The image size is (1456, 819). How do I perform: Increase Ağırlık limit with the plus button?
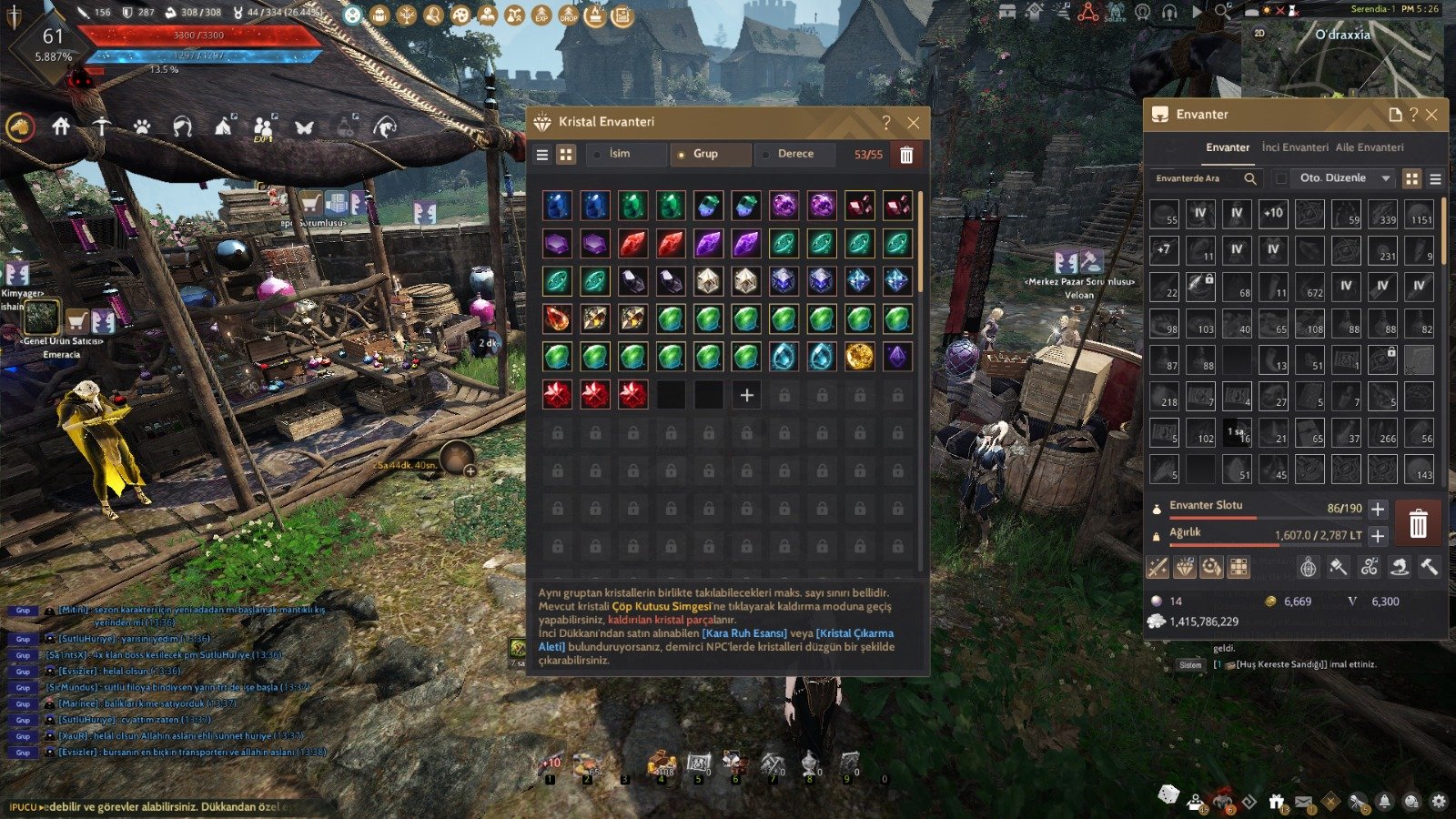coord(1378,536)
